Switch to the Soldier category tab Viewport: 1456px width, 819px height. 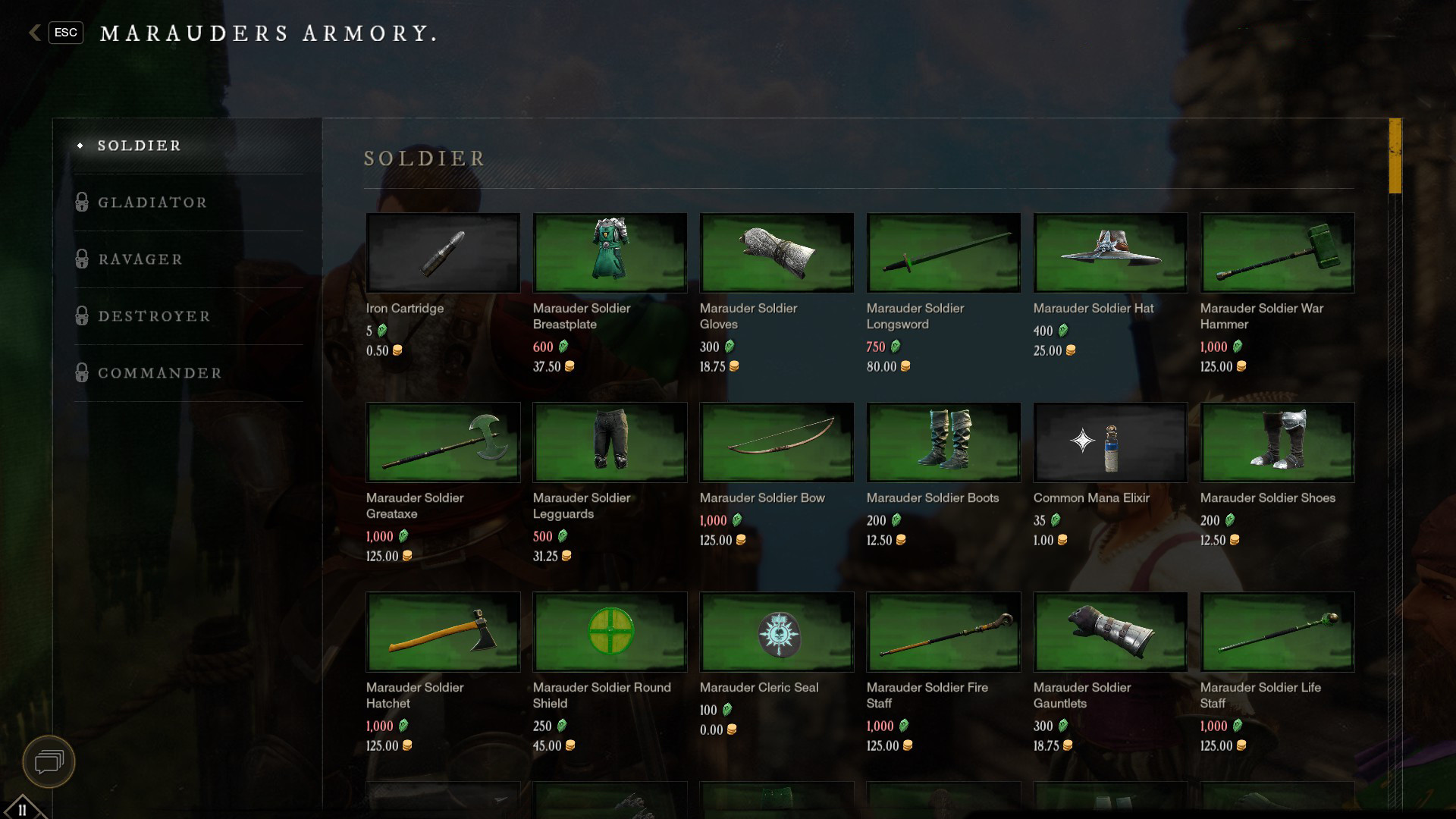click(x=140, y=146)
